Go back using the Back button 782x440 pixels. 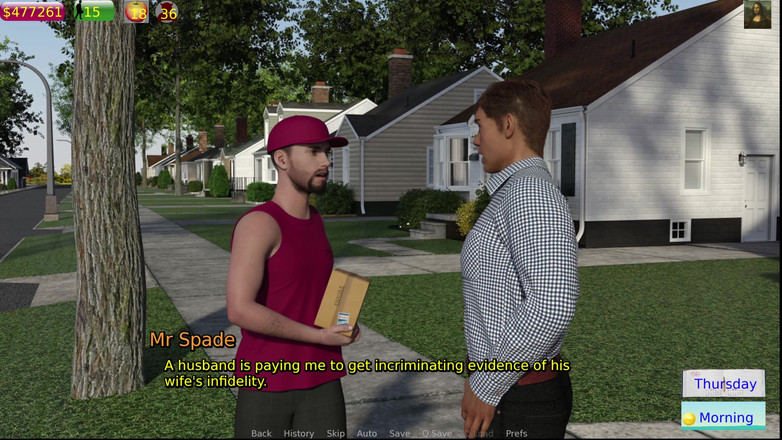tap(261, 433)
